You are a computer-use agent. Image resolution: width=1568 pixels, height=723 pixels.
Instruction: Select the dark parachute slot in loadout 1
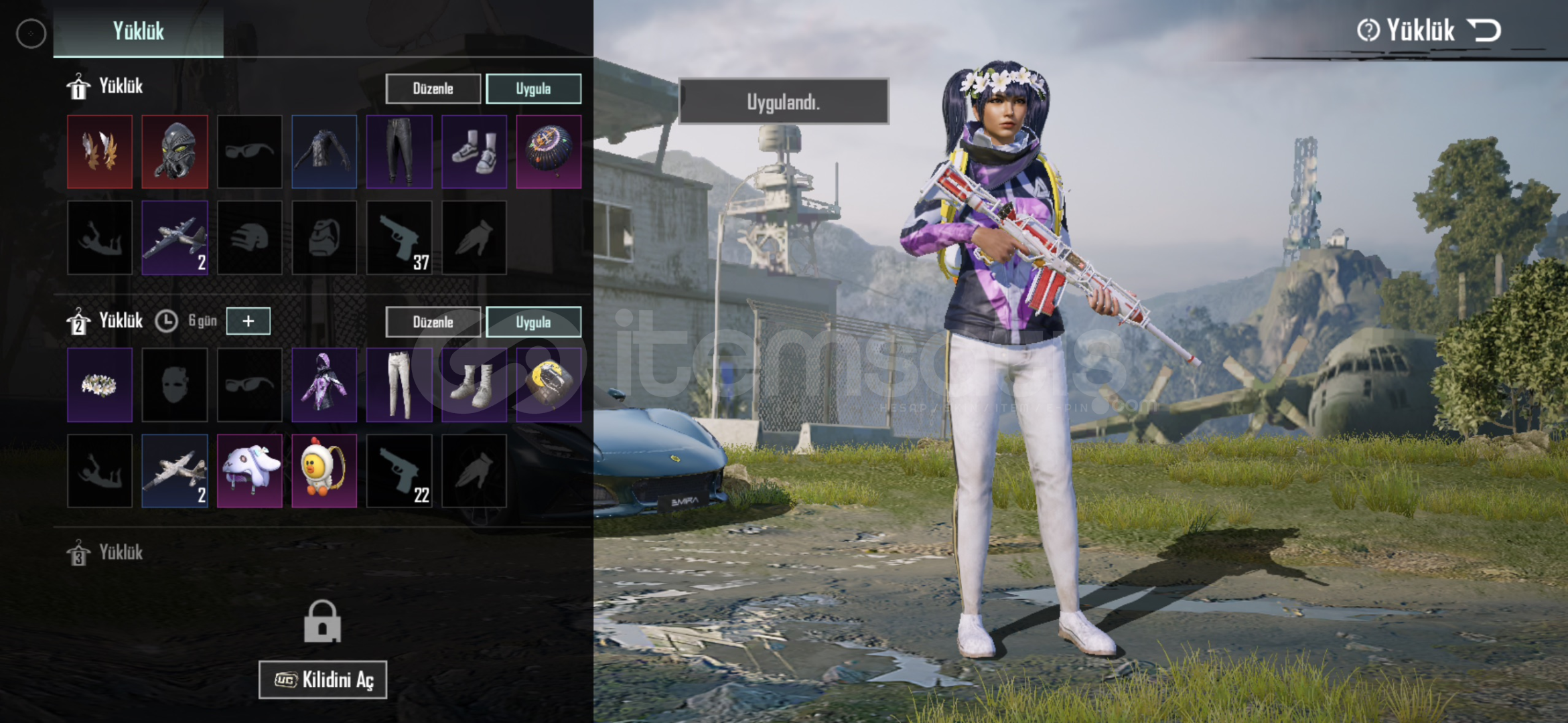tap(549, 151)
